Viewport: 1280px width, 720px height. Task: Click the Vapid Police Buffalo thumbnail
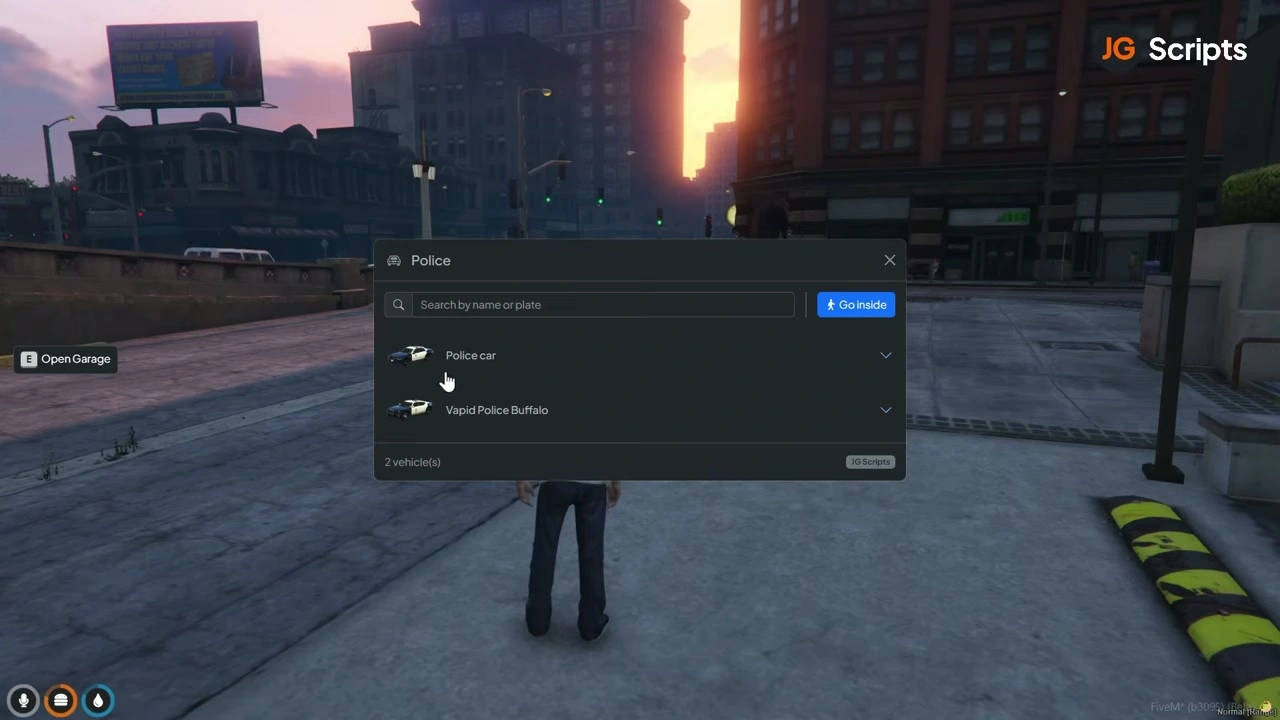(409, 409)
